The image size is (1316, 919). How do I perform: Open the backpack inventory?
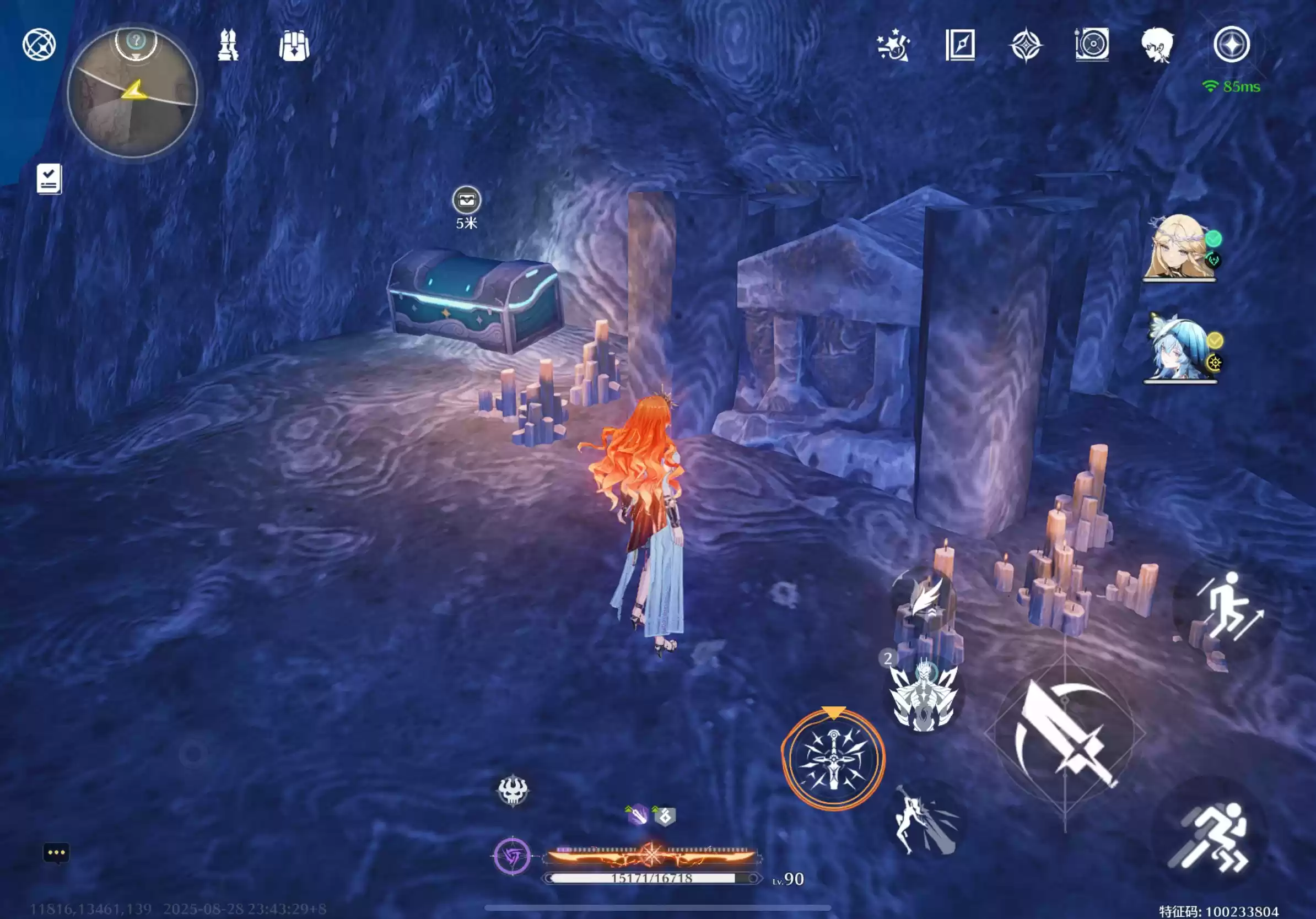294,45
